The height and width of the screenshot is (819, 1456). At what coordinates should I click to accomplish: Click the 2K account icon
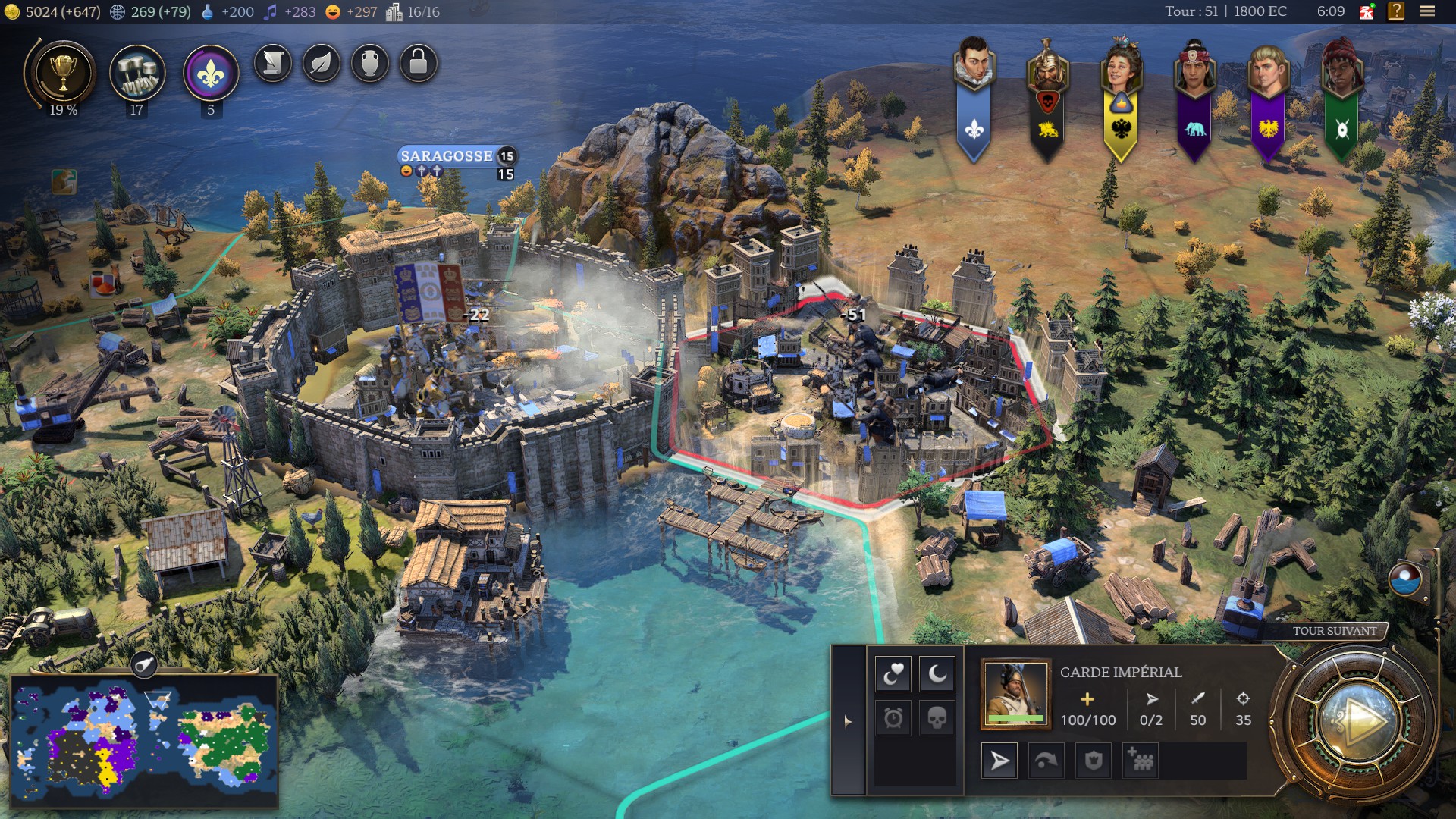tap(1367, 11)
